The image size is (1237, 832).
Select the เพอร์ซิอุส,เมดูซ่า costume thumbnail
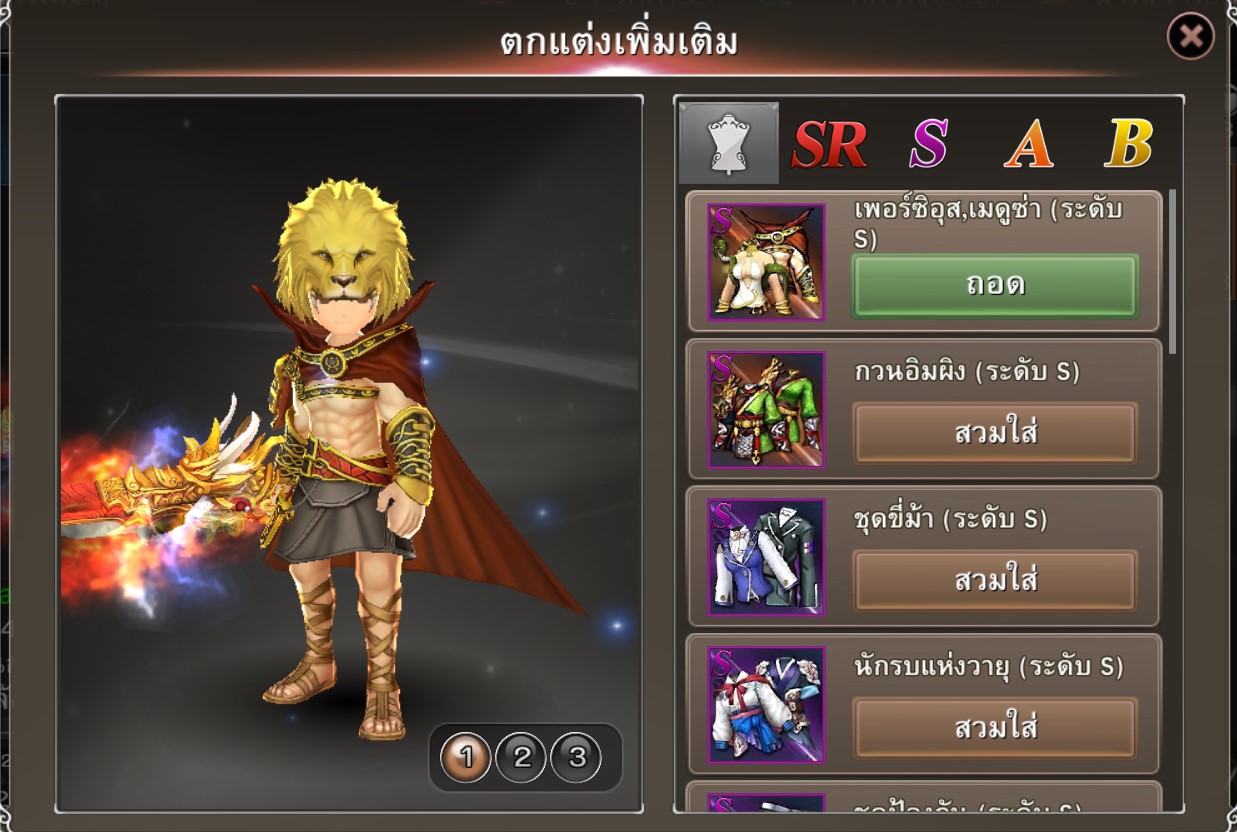click(x=766, y=262)
